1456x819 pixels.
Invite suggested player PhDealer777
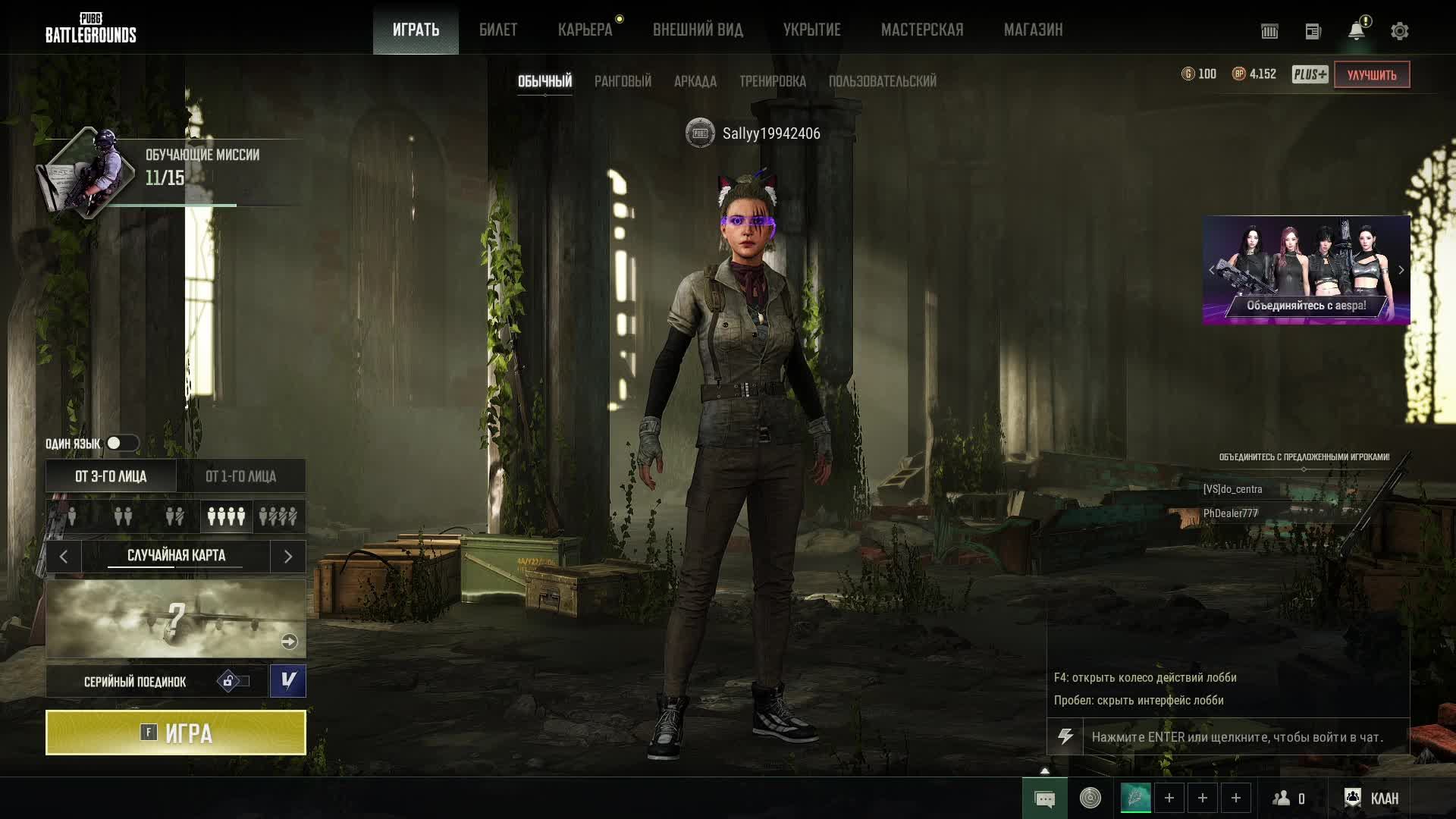click(x=1230, y=513)
